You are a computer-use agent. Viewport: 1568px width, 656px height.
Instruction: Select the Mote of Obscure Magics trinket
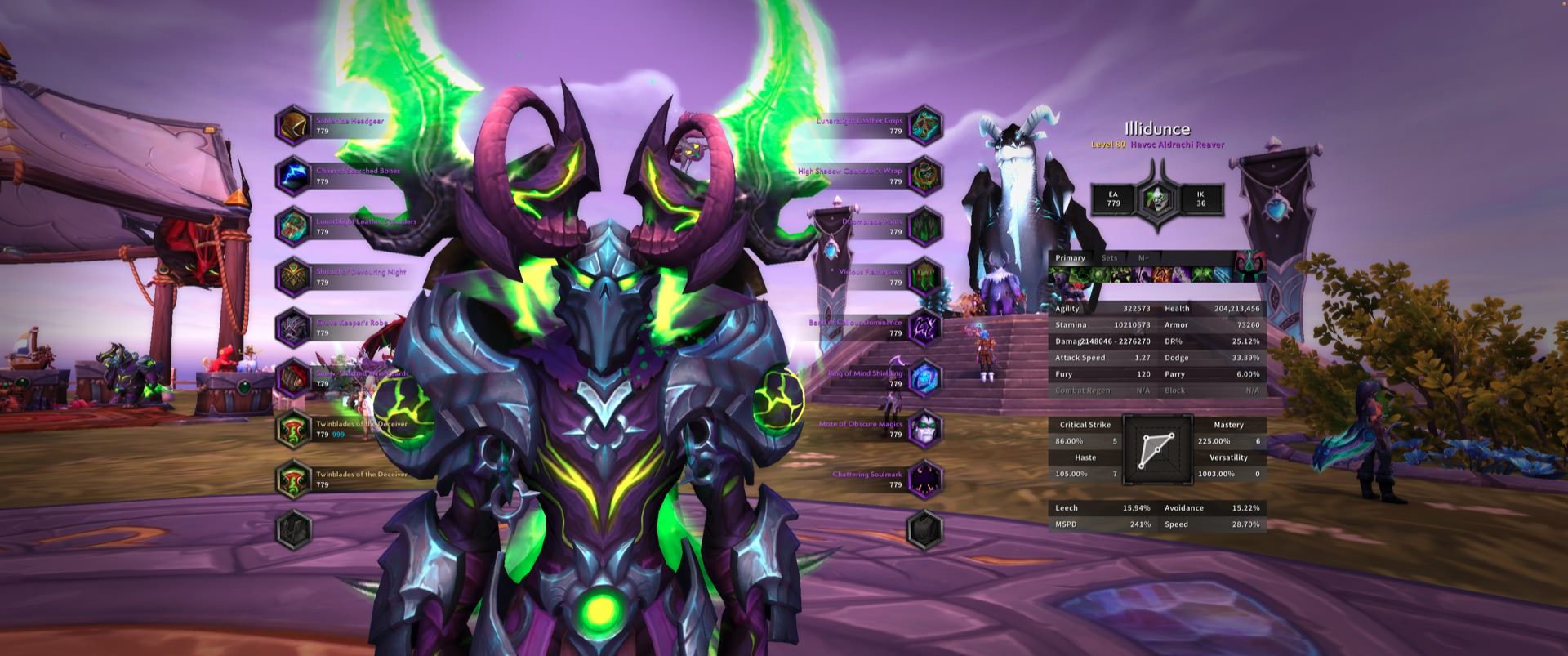pyautogui.click(x=925, y=429)
